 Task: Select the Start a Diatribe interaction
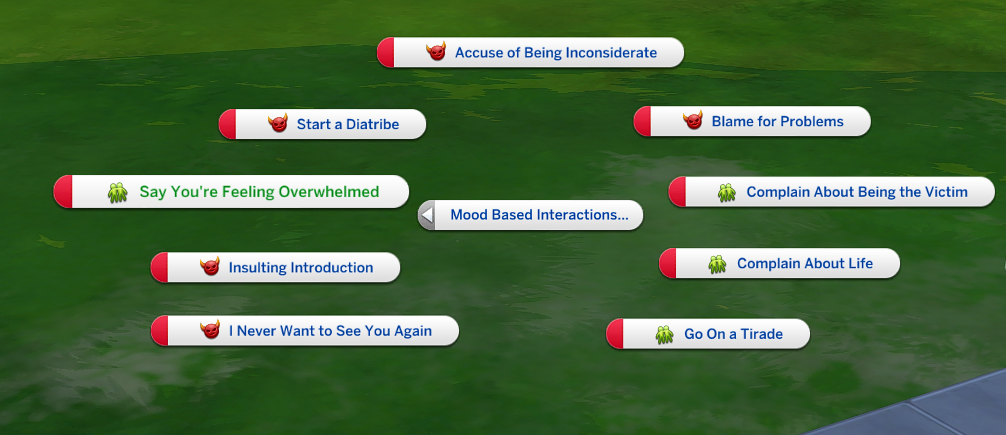pos(347,125)
